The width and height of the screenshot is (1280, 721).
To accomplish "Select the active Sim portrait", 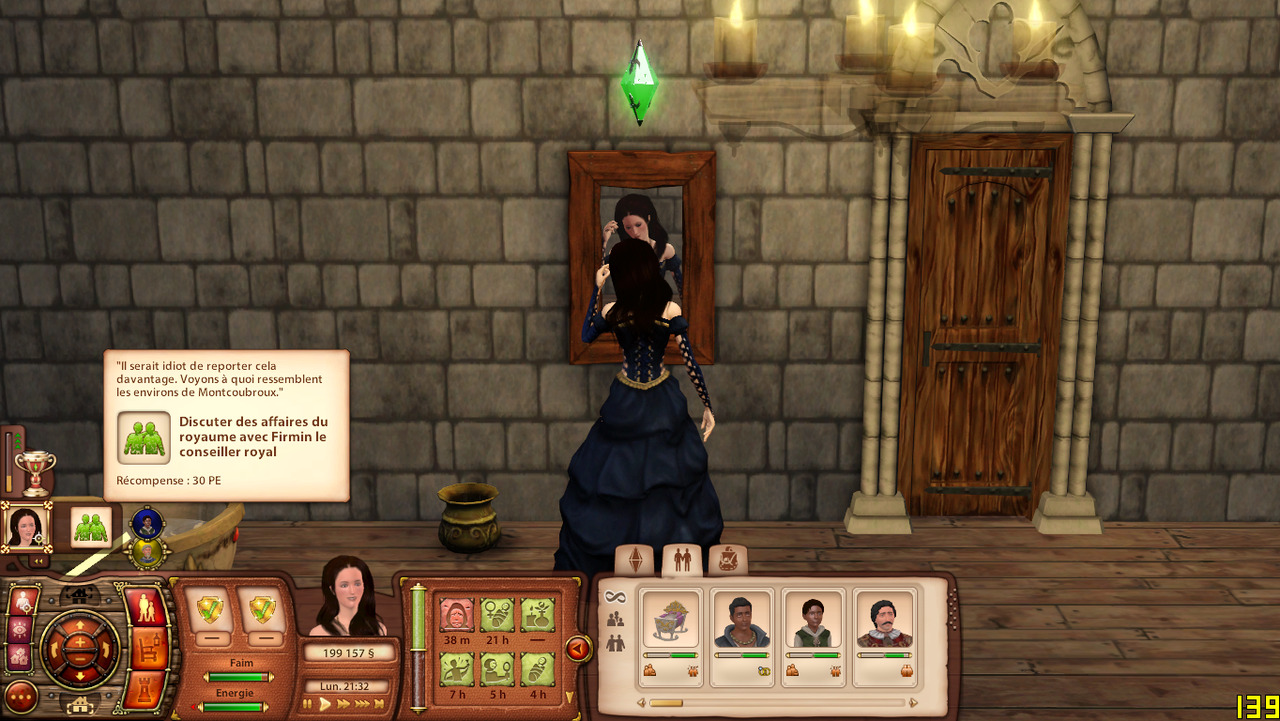I will [26, 526].
